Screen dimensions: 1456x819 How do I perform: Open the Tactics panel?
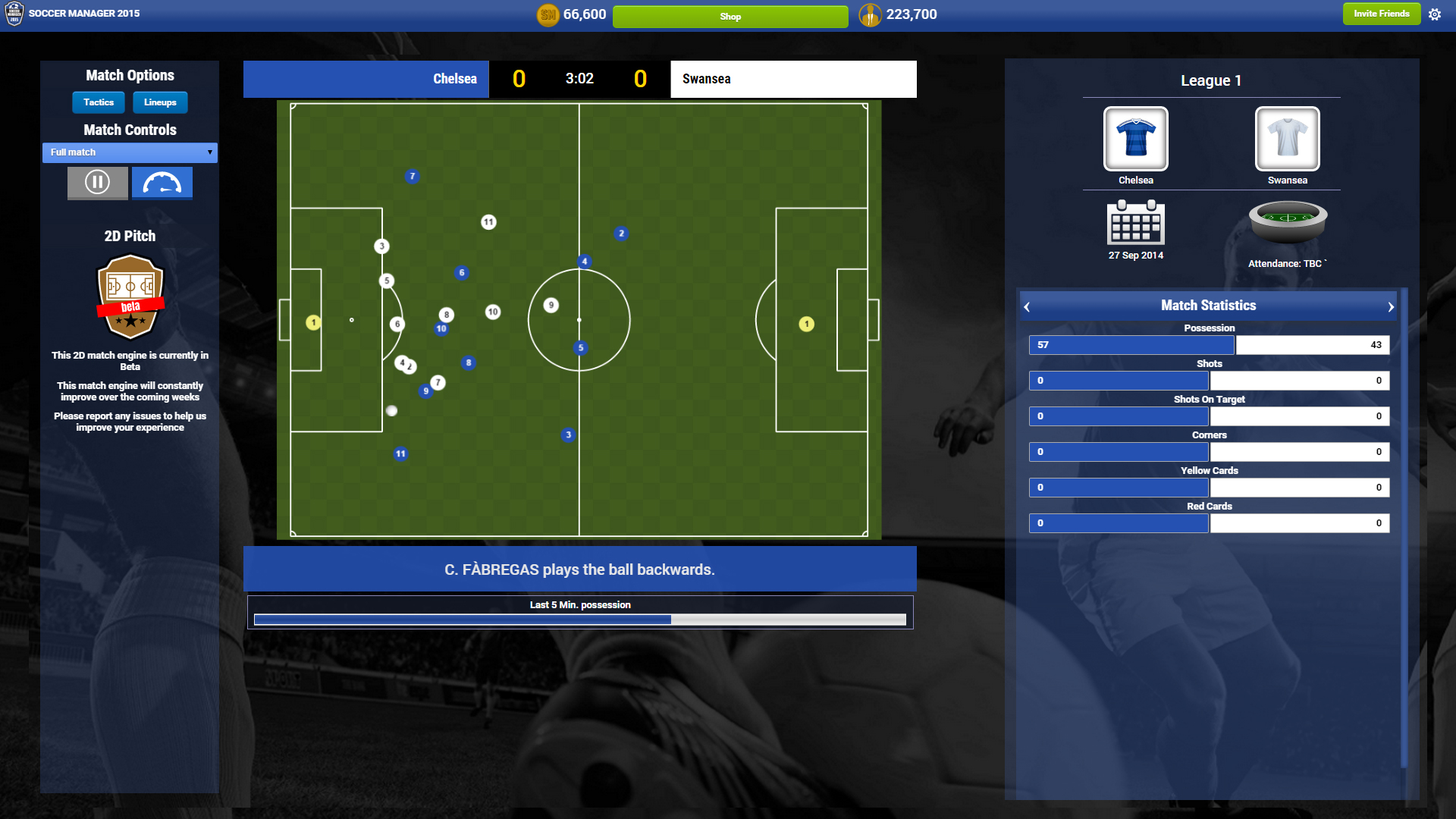click(98, 102)
